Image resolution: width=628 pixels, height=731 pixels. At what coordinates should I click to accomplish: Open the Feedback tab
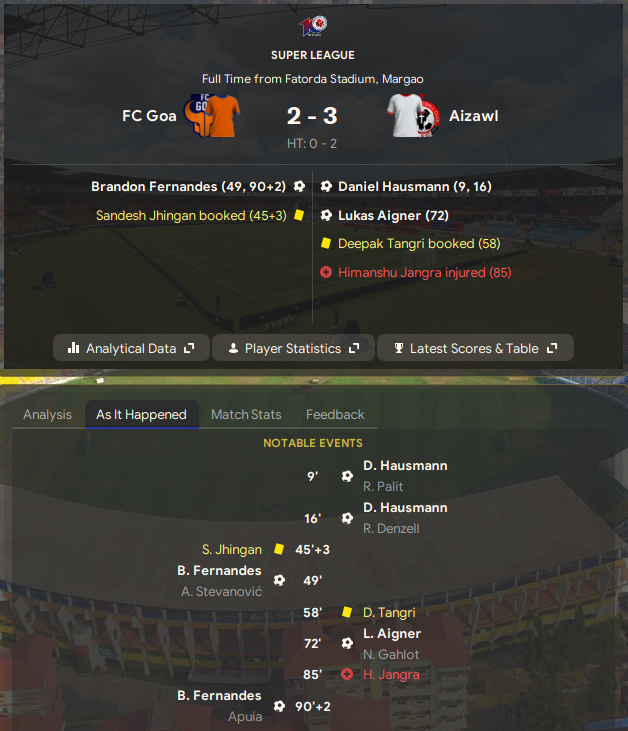click(335, 414)
